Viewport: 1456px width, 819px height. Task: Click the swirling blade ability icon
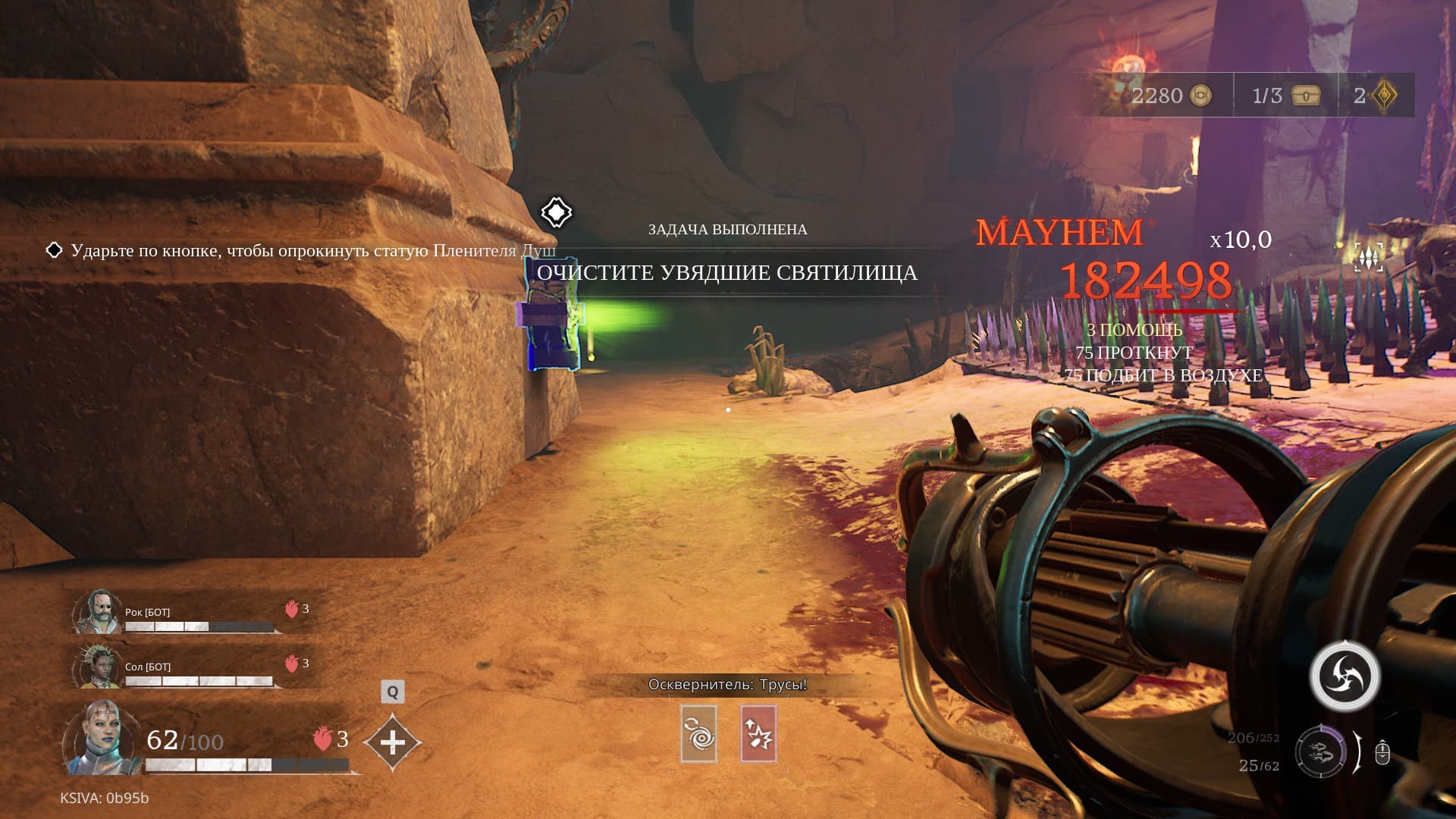point(1346,676)
